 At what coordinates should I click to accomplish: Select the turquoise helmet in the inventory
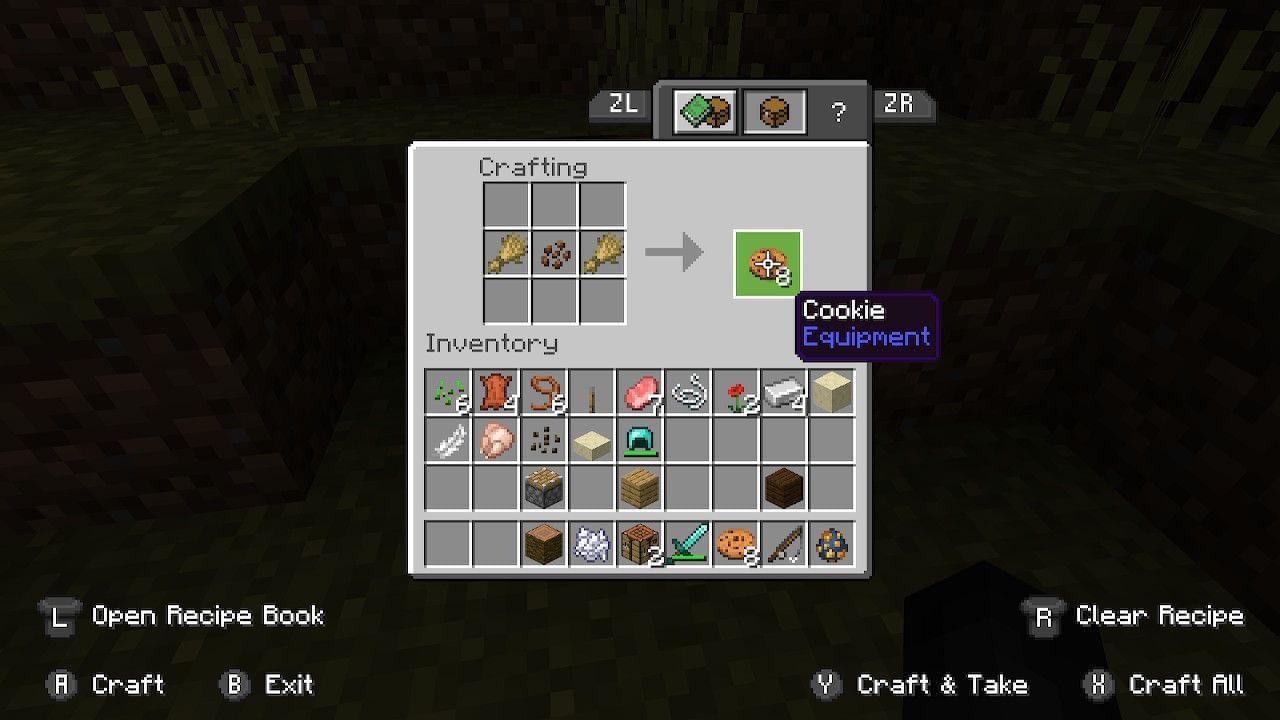640,440
